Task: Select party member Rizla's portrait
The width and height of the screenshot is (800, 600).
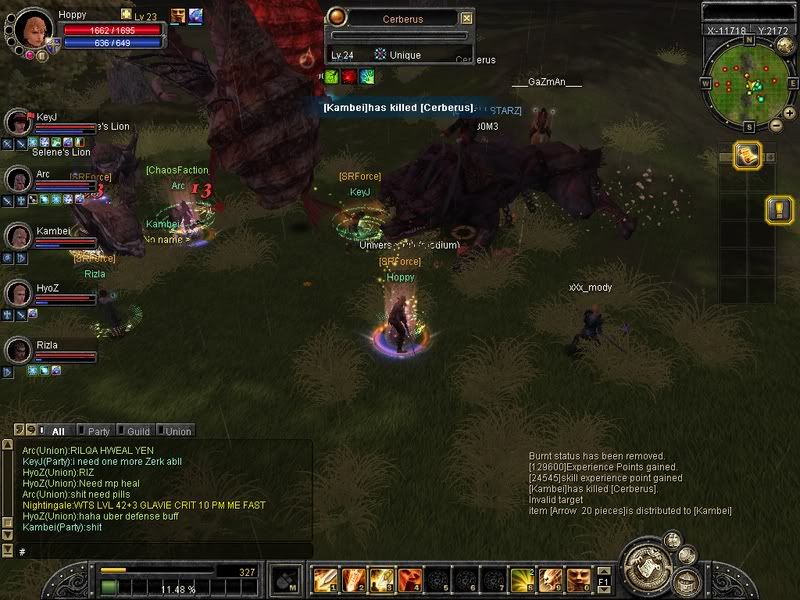Action: [19, 350]
